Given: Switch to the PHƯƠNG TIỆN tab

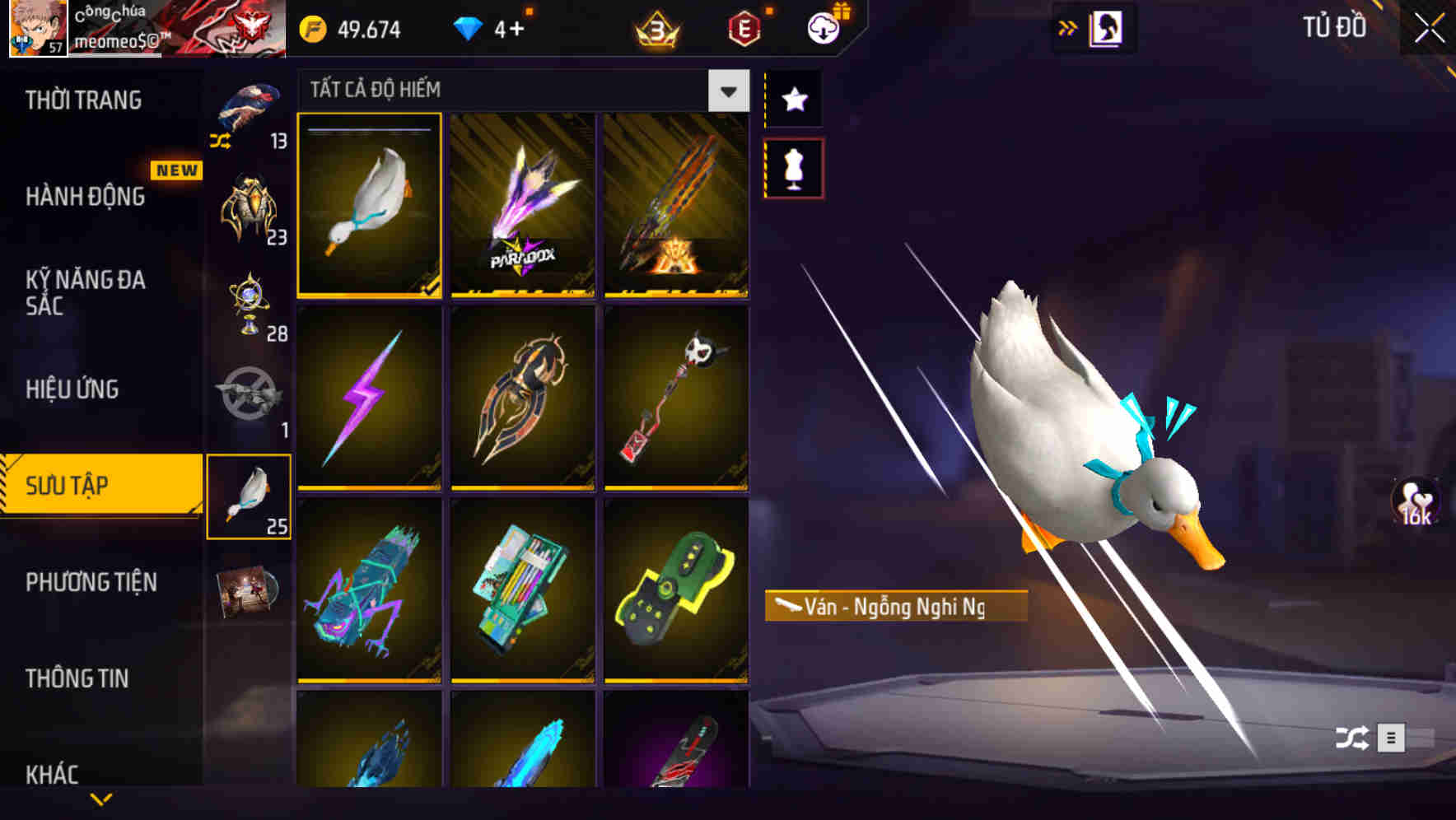Looking at the screenshot, I should coord(91,582).
